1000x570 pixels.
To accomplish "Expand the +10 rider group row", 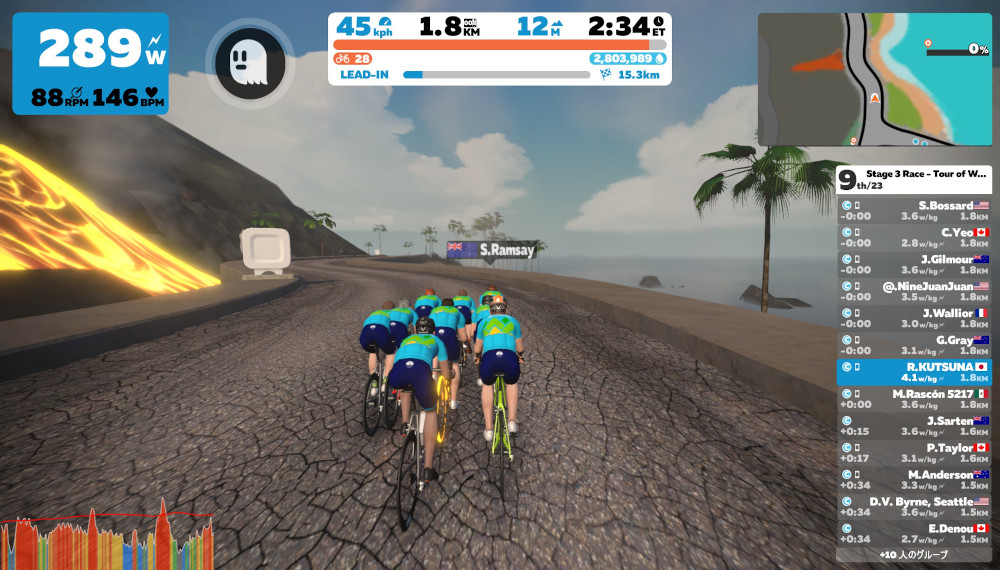I will (913, 554).
